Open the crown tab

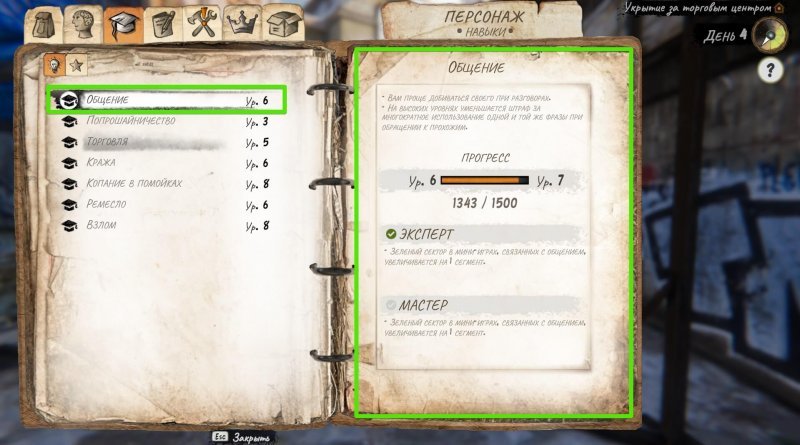click(x=243, y=22)
